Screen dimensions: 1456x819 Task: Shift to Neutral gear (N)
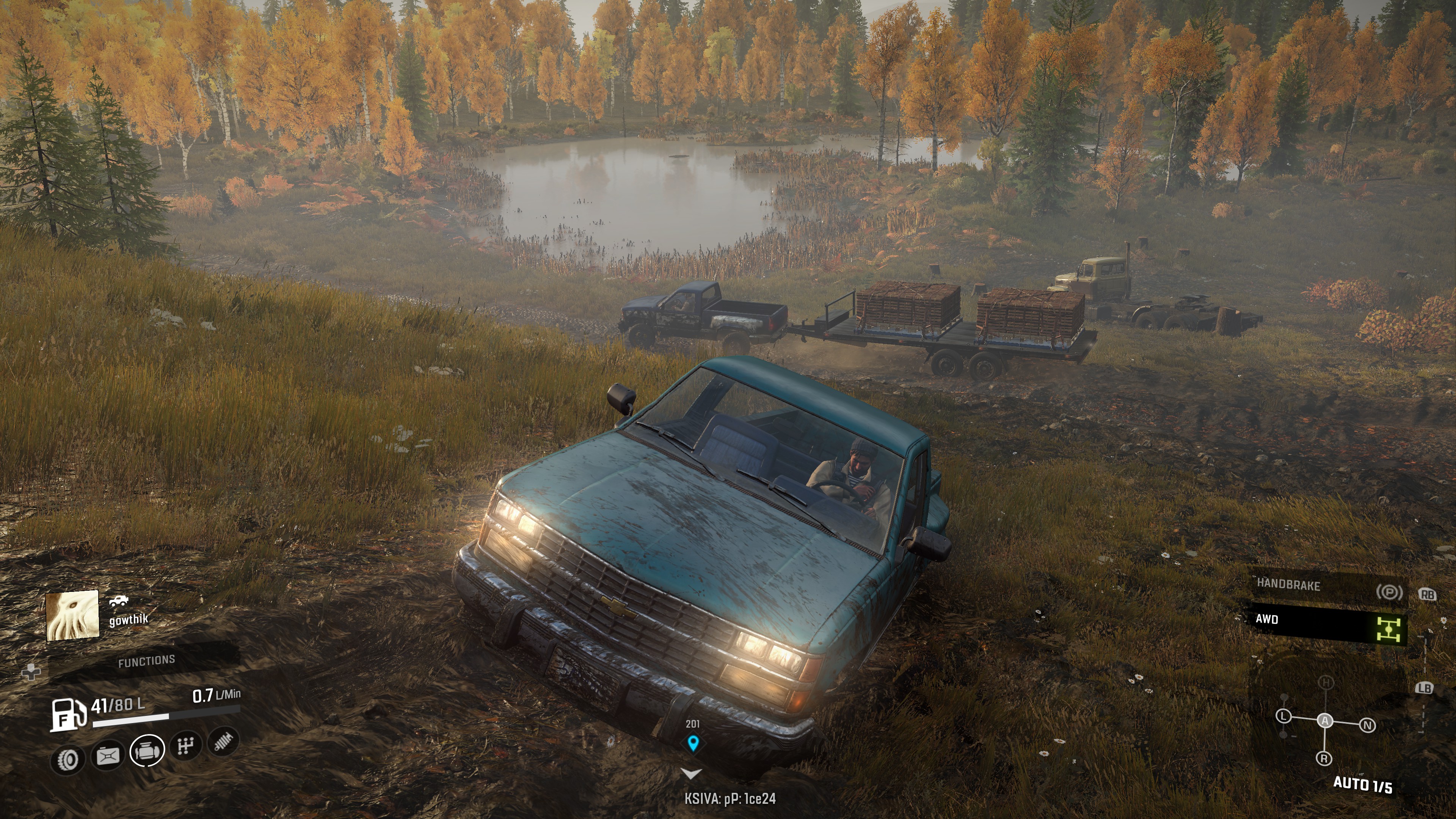coord(1367,725)
